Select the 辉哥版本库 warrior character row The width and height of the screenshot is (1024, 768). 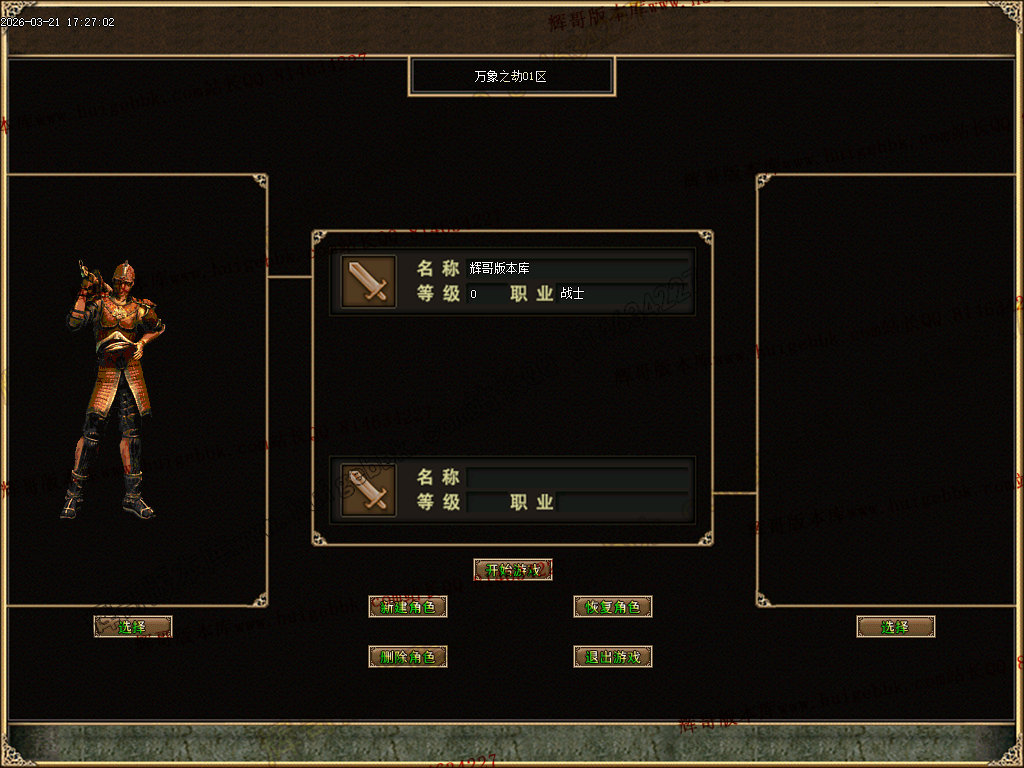(512, 281)
